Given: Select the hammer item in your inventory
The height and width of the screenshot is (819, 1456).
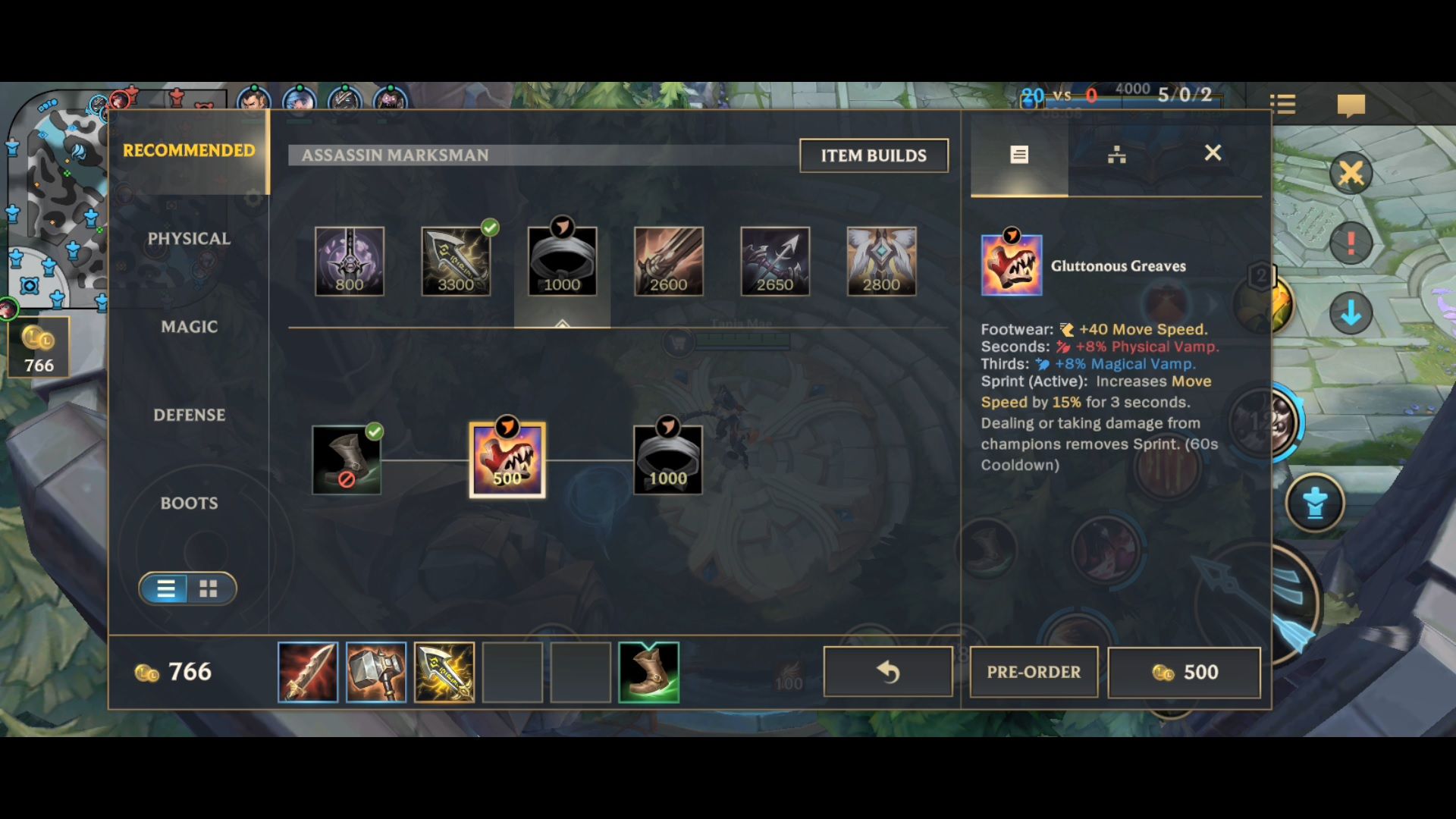Looking at the screenshot, I should 376,672.
